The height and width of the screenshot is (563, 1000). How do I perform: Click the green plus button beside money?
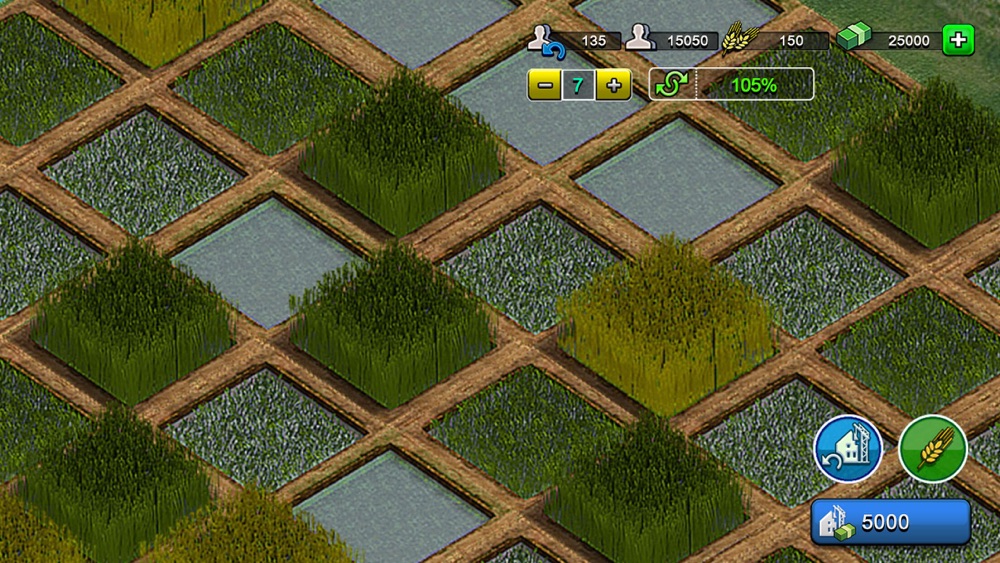(958, 41)
